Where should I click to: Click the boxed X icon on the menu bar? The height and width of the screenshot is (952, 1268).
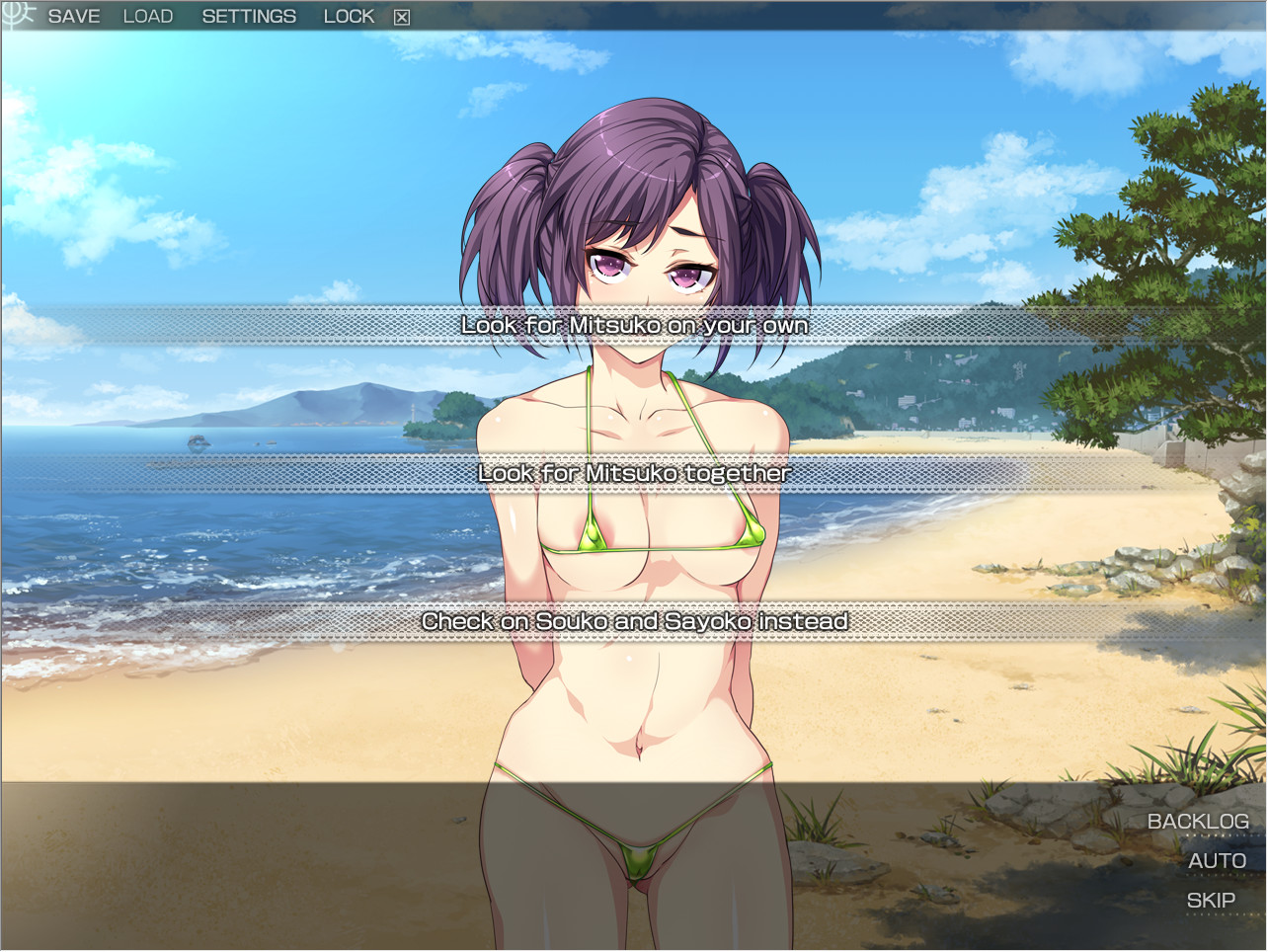(x=399, y=16)
